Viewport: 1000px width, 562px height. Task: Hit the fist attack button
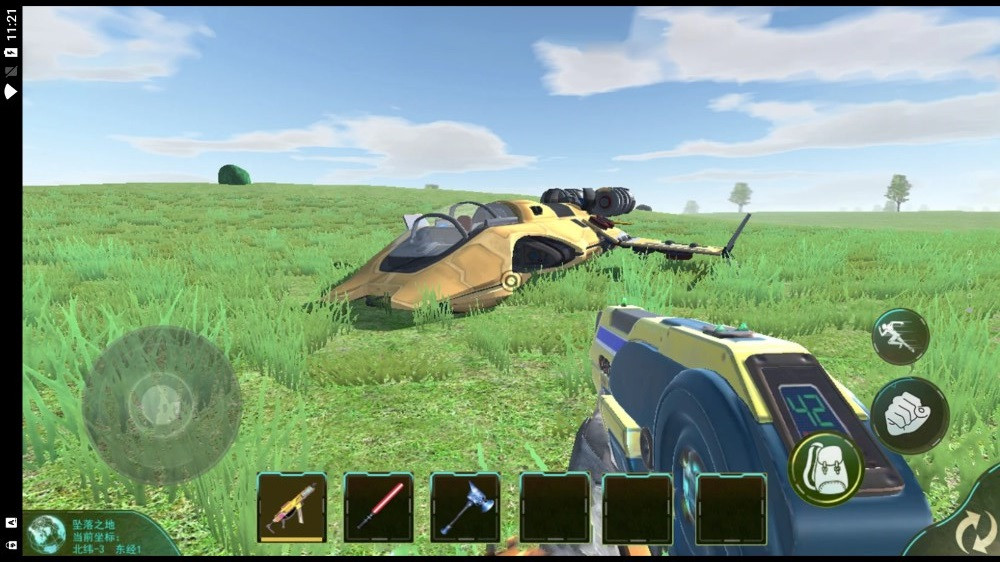click(909, 415)
